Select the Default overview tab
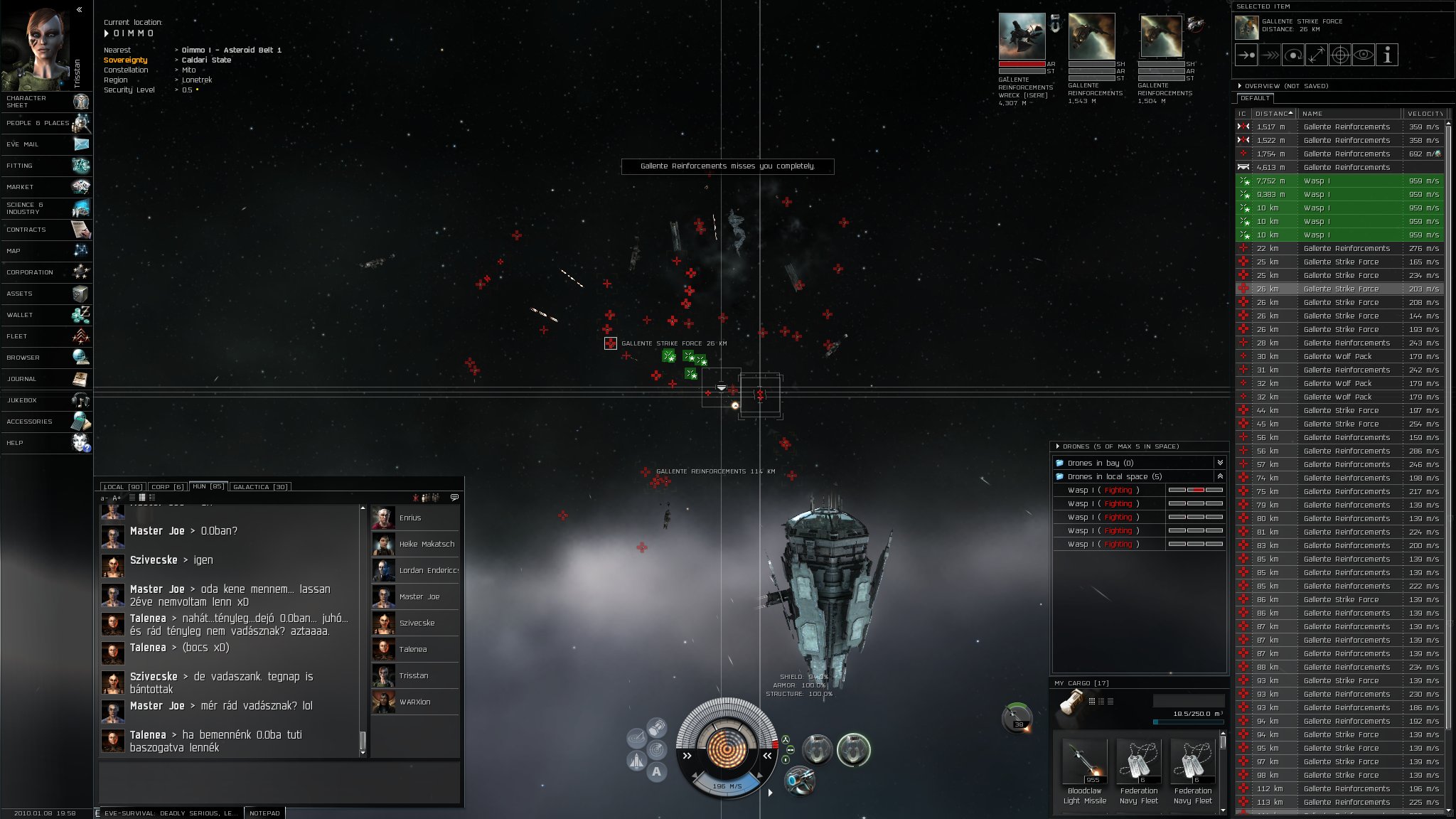This screenshot has width=1456, height=819. tap(1255, 98)
